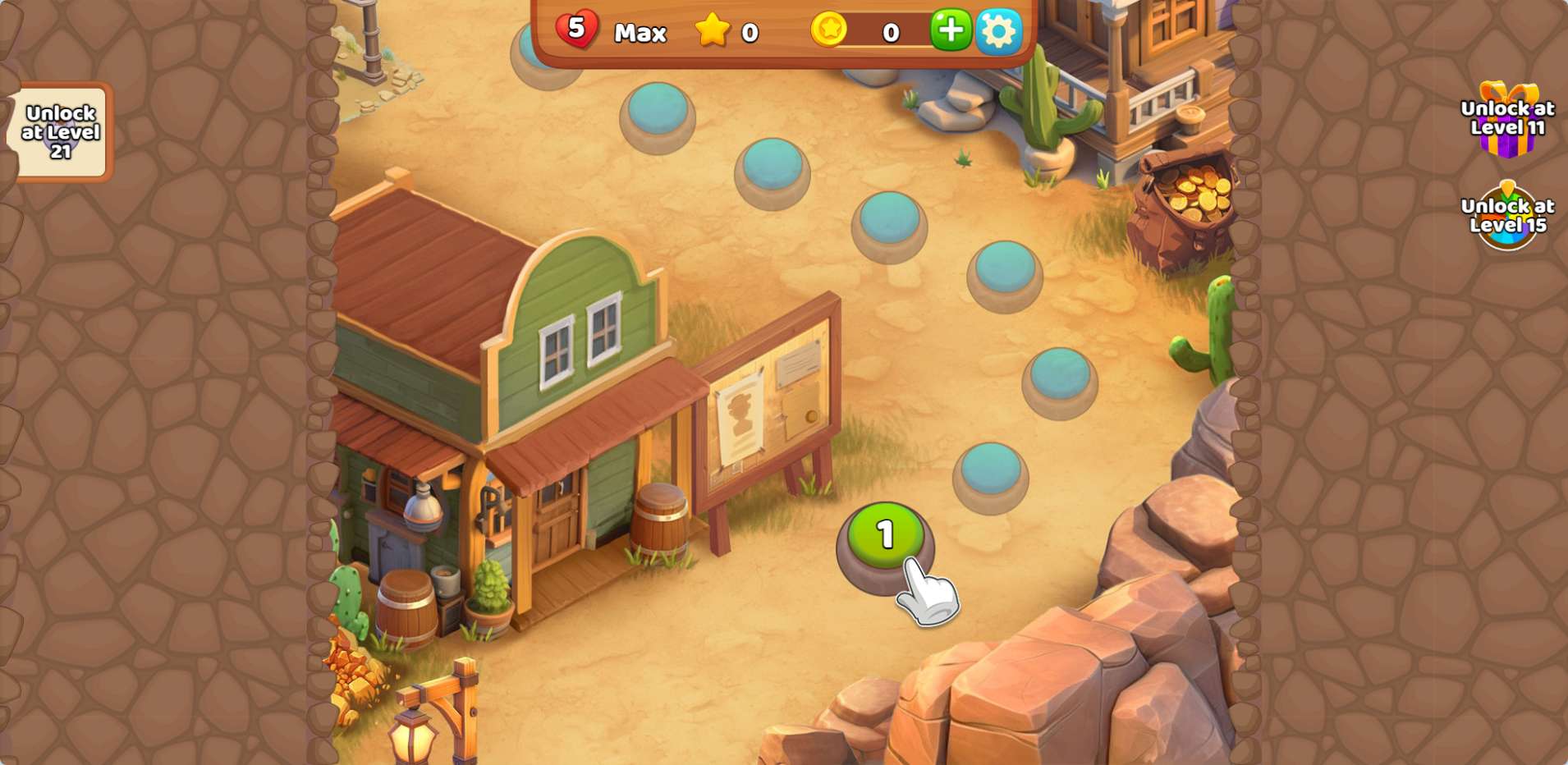The width and height of the screenshot is (1568, 765).
Task: Open settings with the gear icon
Action: 998,32
